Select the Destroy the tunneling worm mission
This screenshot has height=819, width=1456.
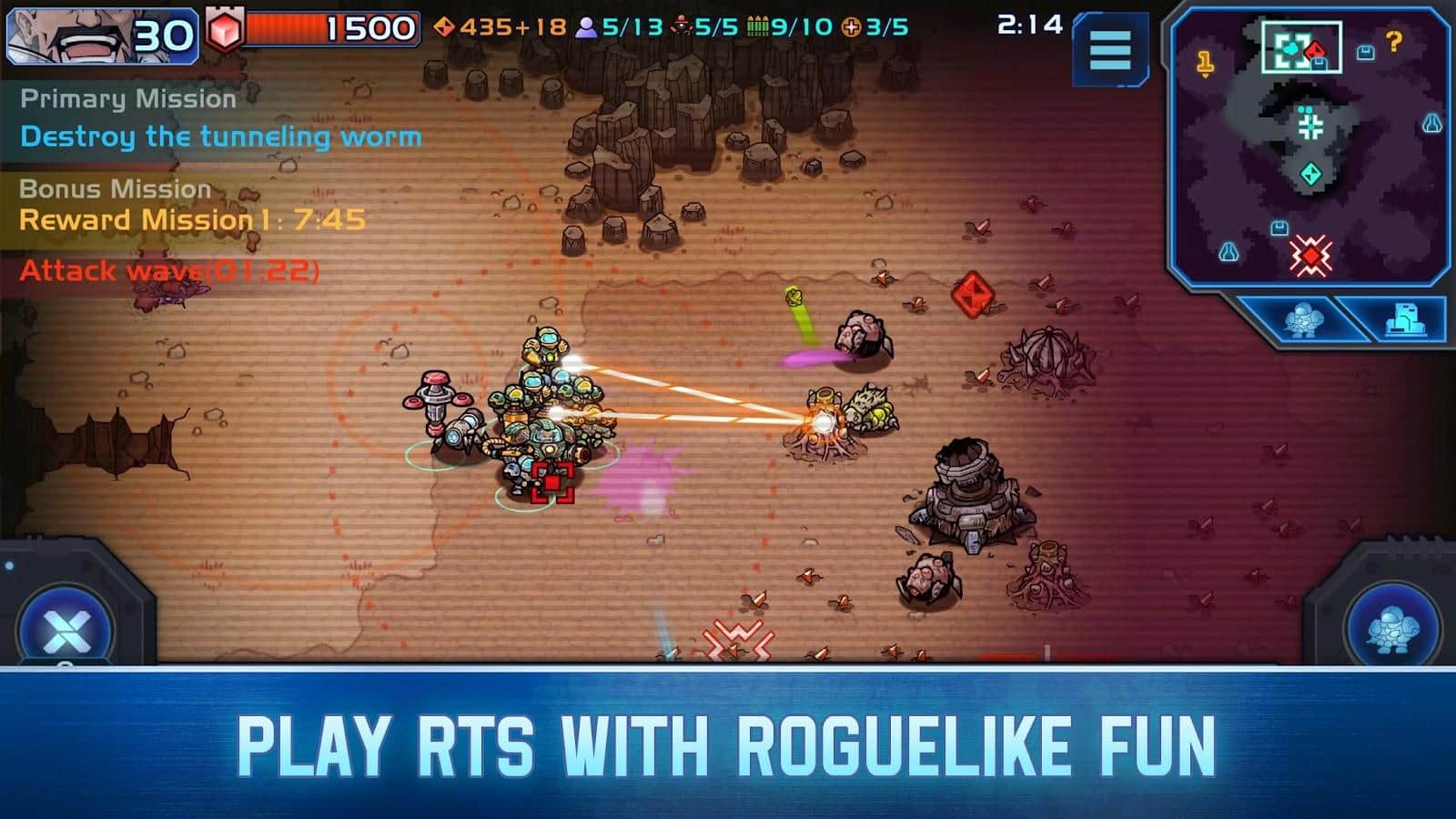(x=222, y=137)
